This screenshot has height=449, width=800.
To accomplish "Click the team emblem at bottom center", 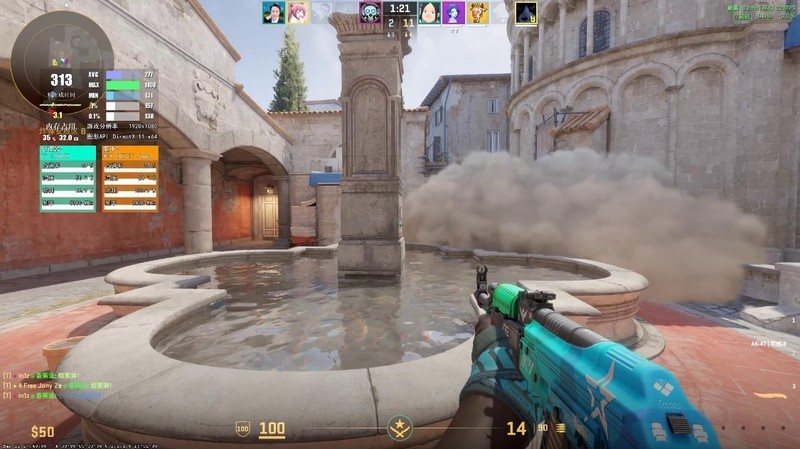I will [399, 429].
